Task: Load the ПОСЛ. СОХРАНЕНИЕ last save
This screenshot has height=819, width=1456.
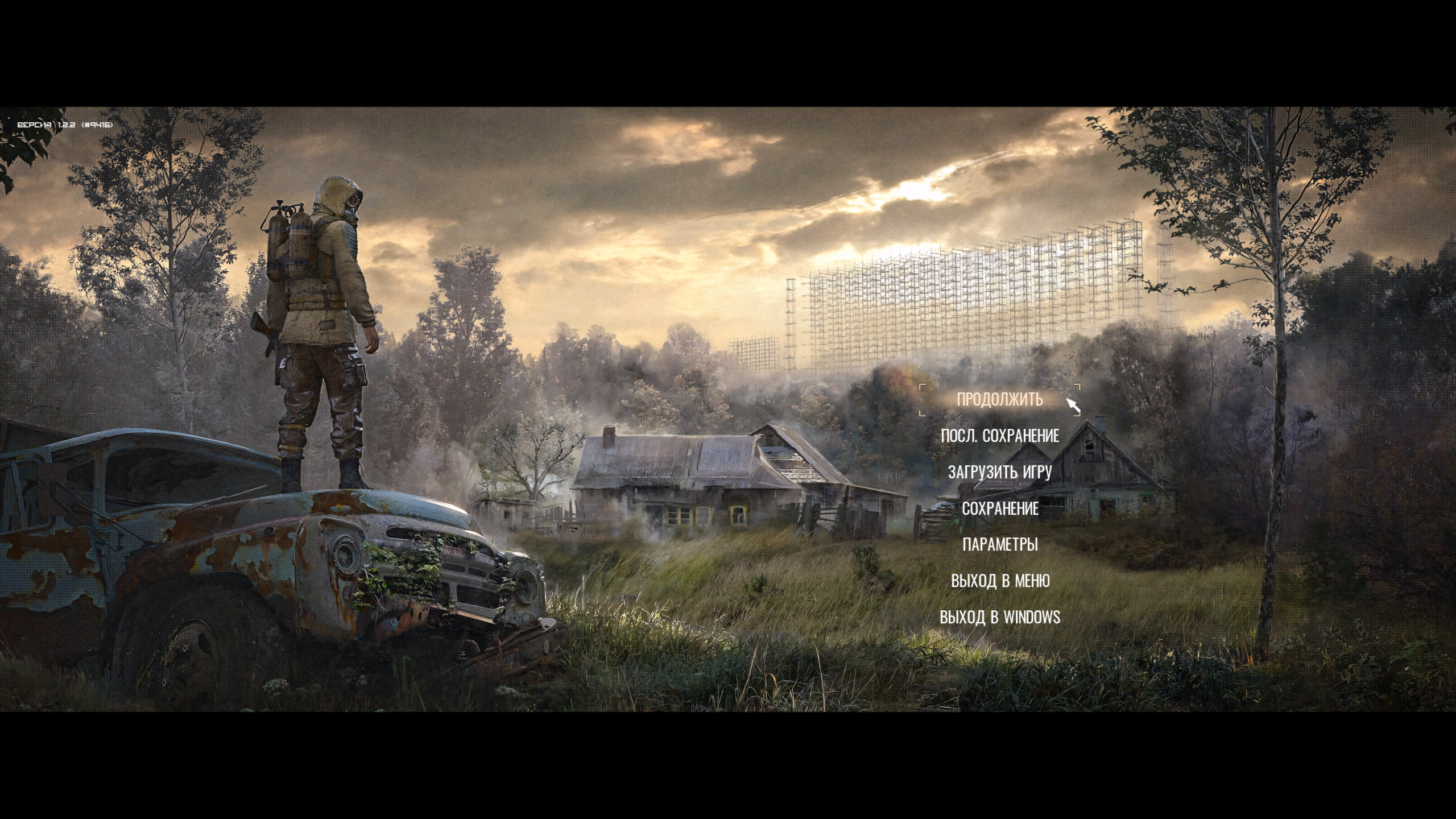Action: pyautogui.click(x=999, y=436)
